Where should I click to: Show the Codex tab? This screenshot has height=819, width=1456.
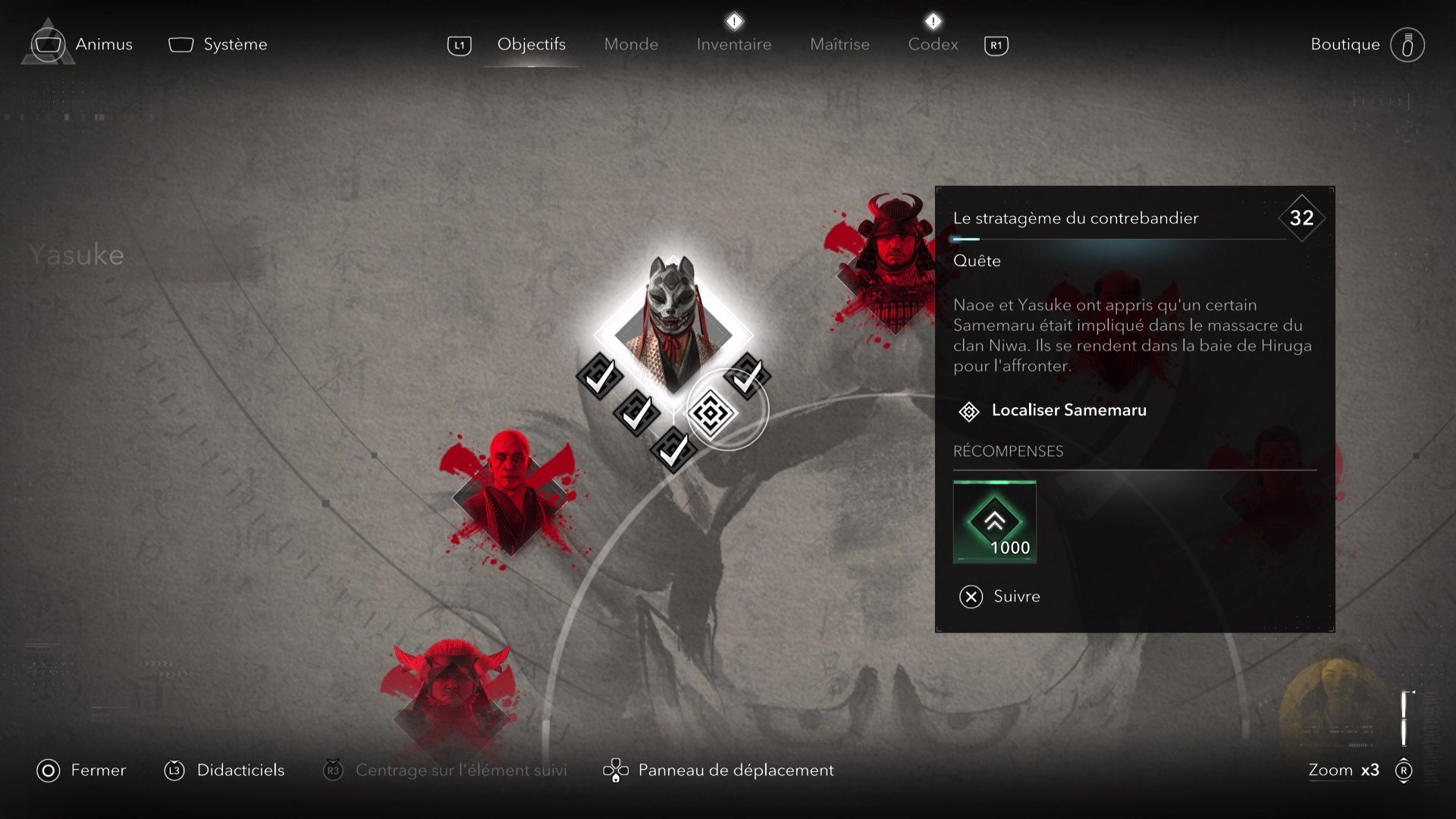(933, 45)
